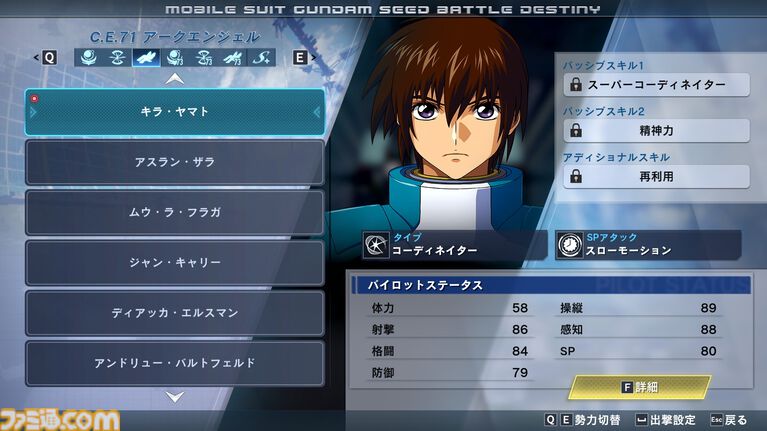Choose pilot アスラン・ザラ

click(175, 162)
